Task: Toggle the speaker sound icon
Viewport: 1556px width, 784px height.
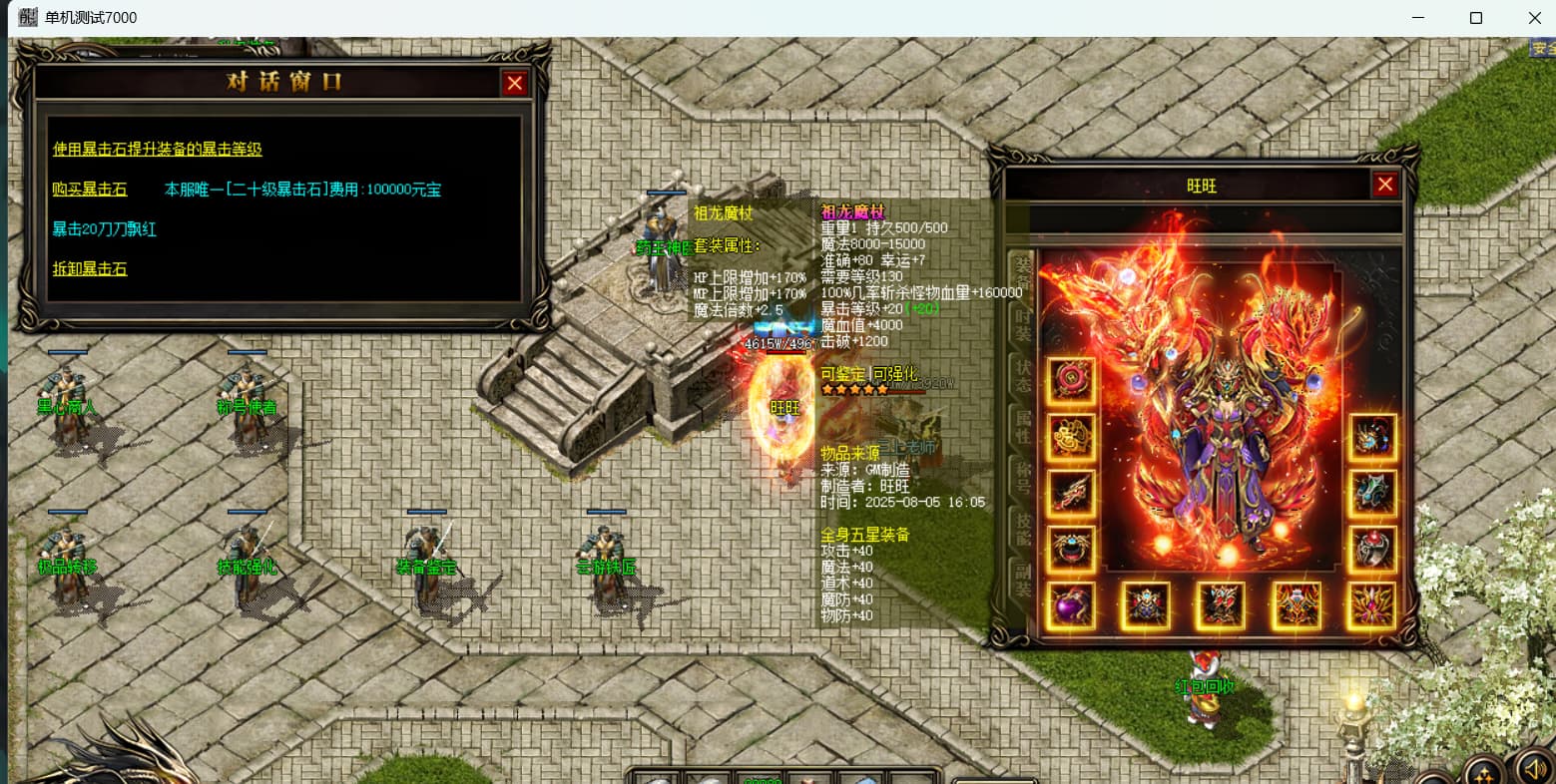Action: click(1532, 768)
